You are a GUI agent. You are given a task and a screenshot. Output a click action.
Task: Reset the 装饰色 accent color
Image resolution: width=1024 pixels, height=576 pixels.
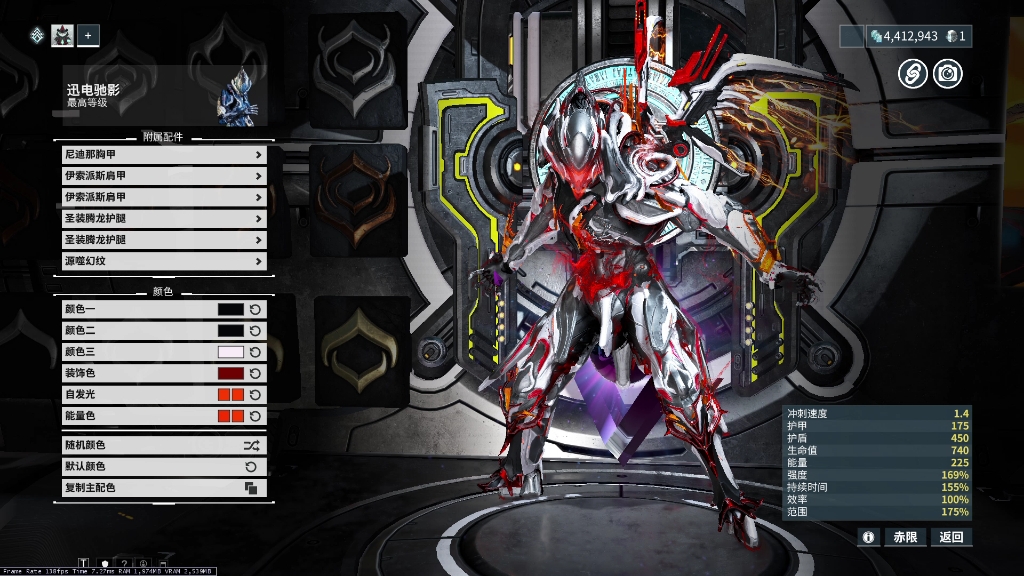pyautogui.click(x=255, y=373)
